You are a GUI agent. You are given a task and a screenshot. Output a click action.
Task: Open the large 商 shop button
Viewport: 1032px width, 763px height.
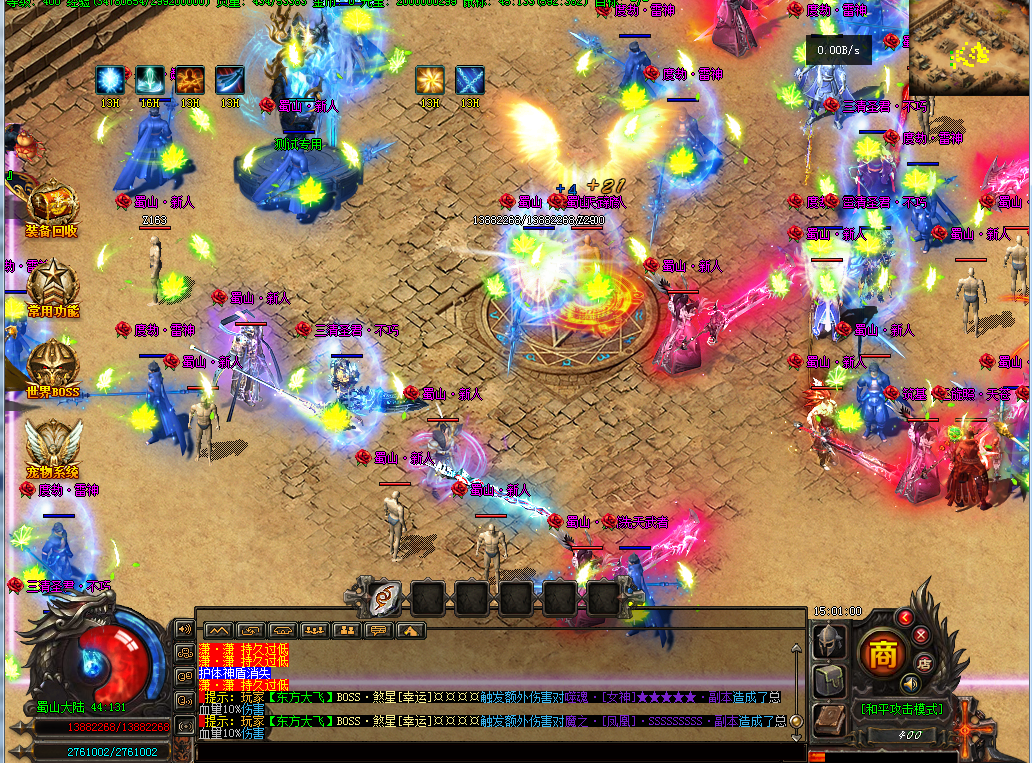point(882,655)
